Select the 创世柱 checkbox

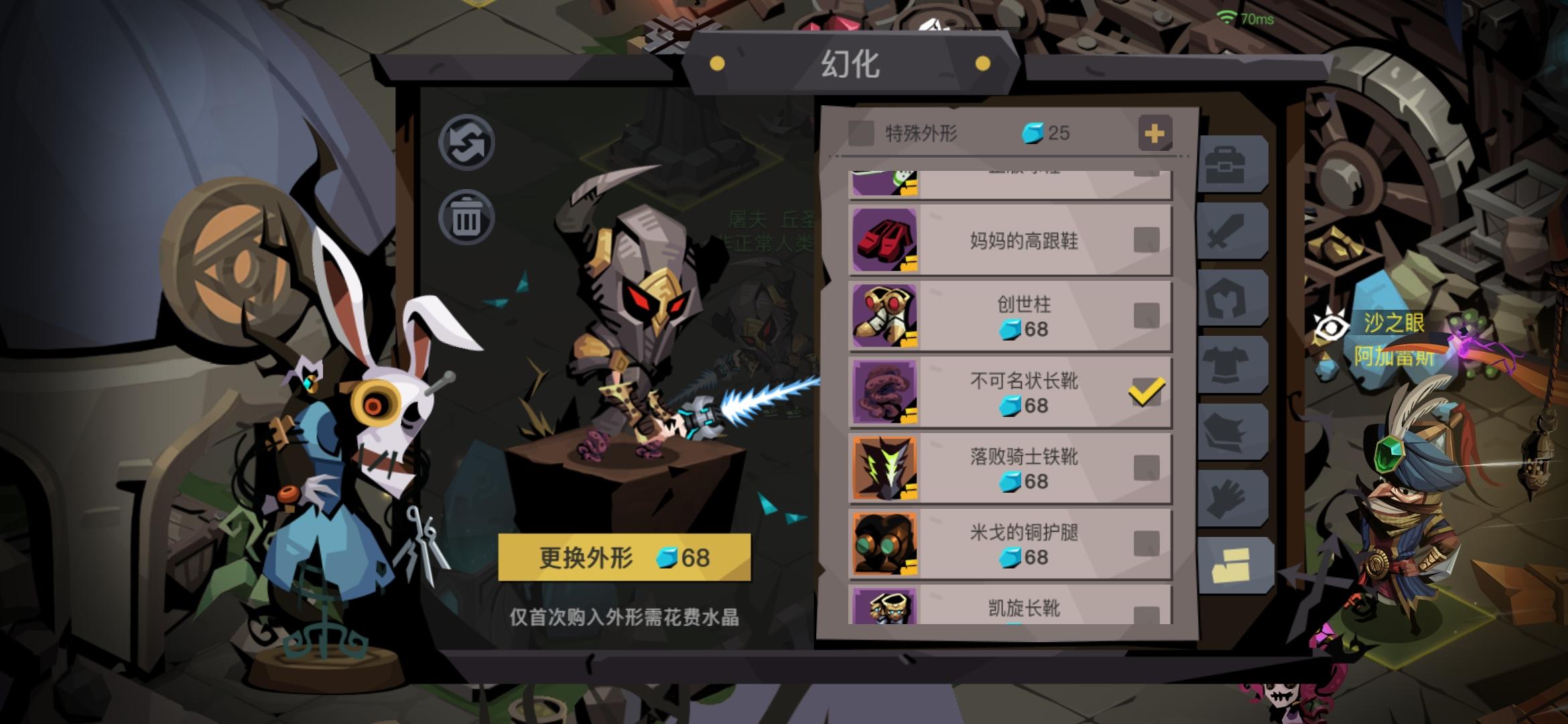1147,315
